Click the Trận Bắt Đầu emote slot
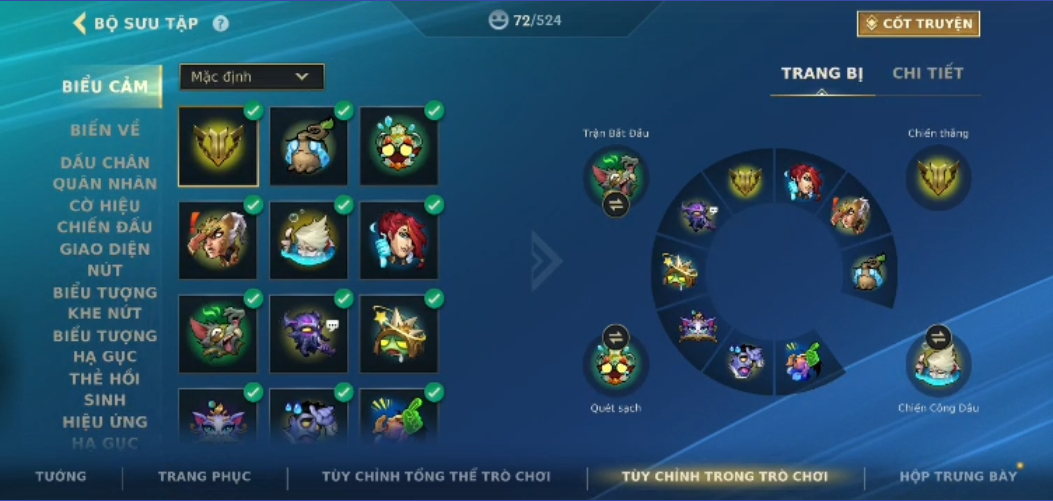Screen dimensions: 1053x501 coord(616,178)
